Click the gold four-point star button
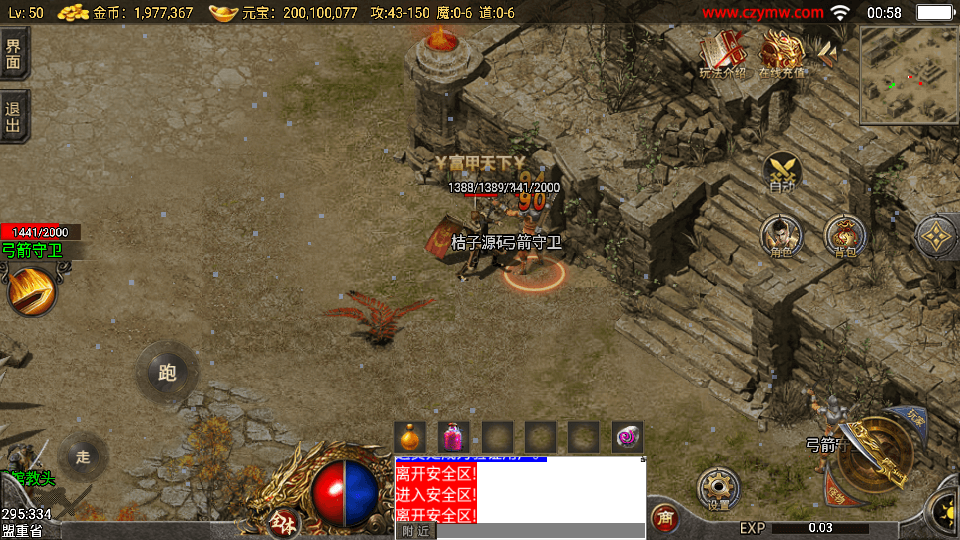 click(x=937, y=237)
